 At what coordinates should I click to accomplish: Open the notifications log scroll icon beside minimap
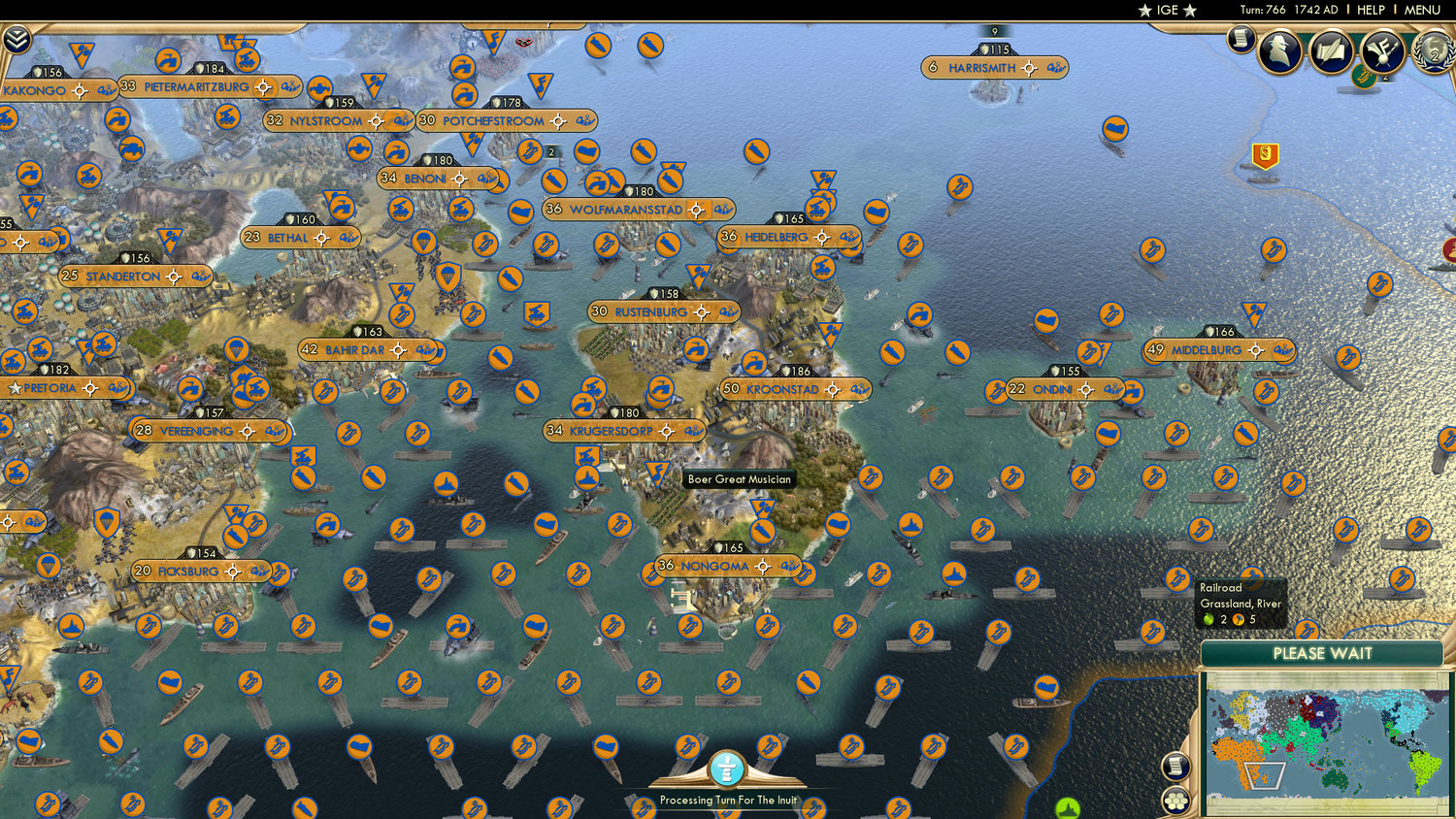[x=1176, y=767]
